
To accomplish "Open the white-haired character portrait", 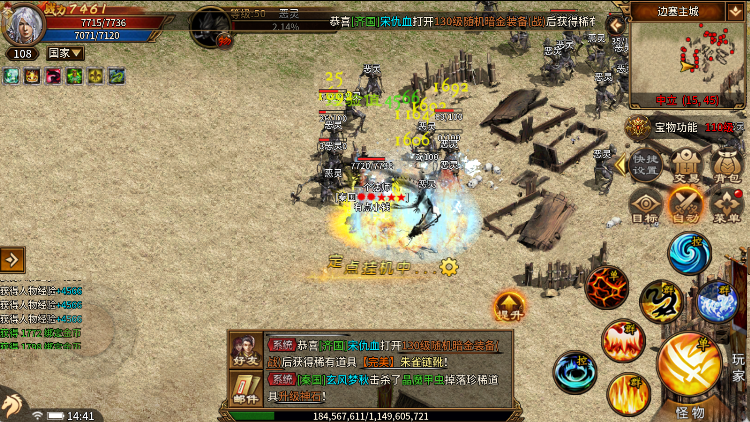I will (x=22, y=24).
